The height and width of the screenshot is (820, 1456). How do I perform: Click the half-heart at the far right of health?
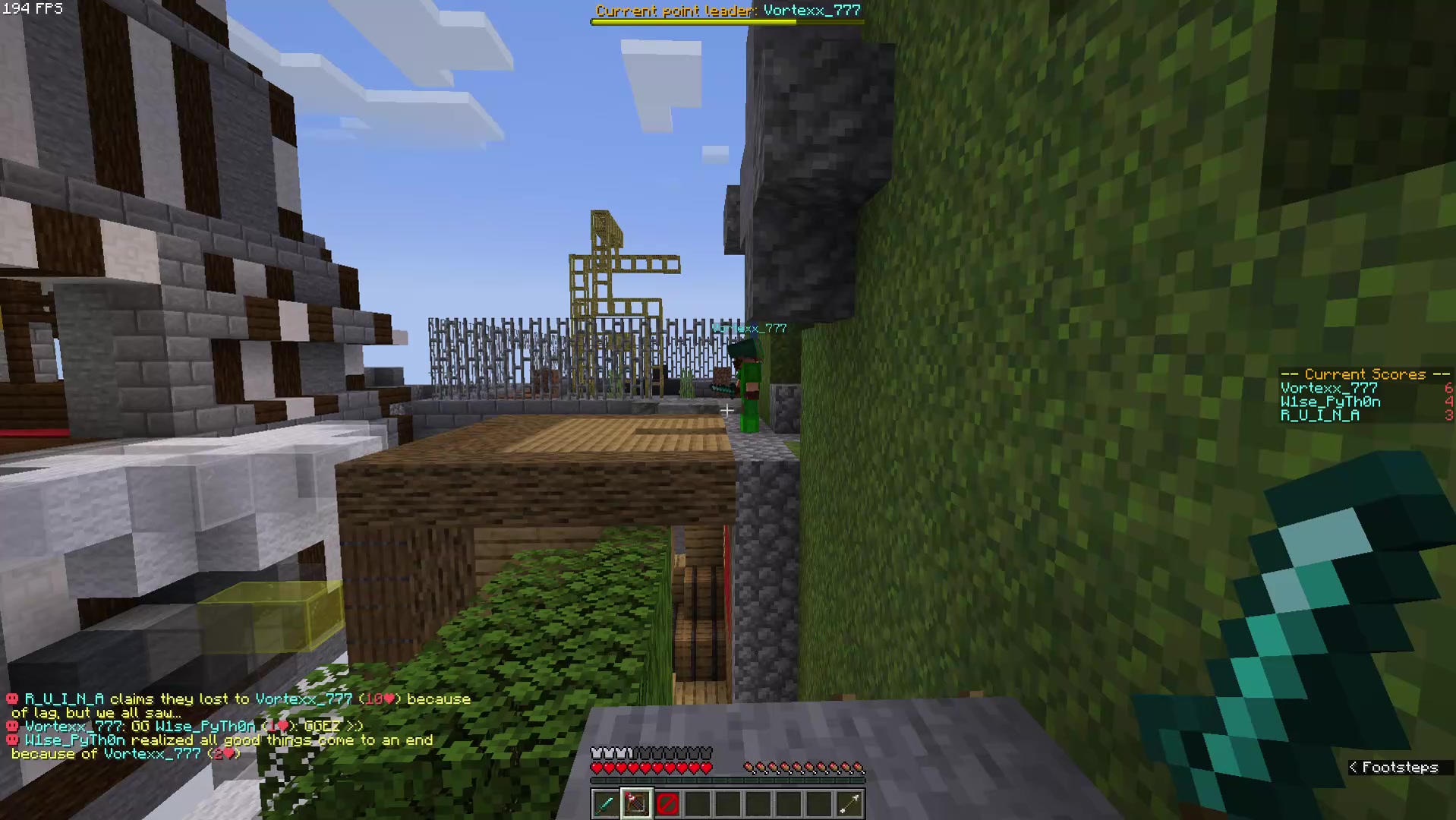point(708,767)
